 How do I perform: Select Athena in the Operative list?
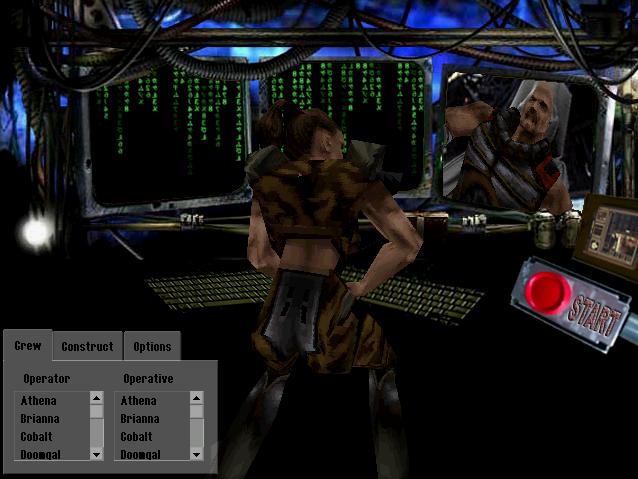click(x=139, y=401)
